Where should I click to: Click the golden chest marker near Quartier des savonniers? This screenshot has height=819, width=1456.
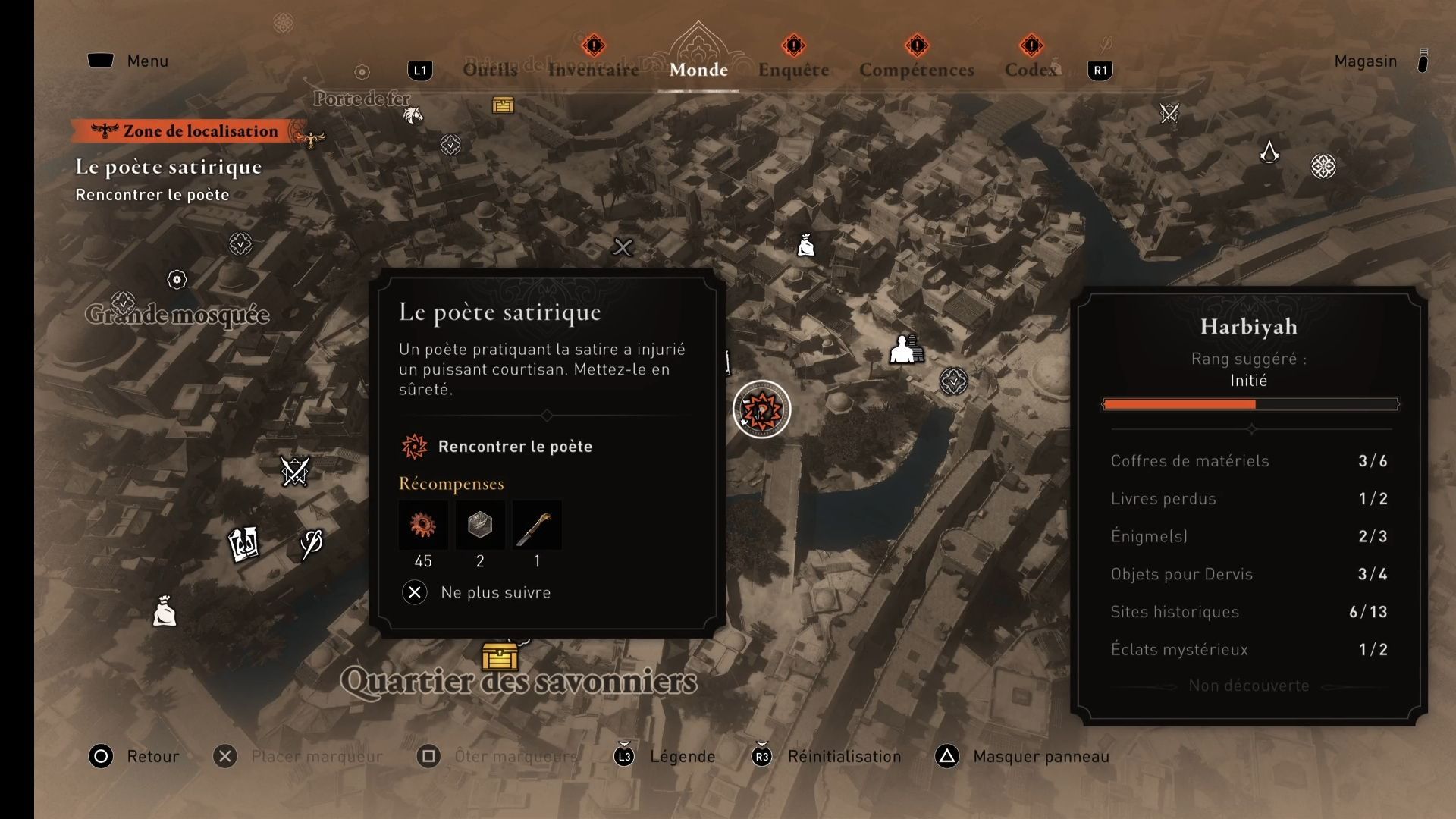click(x=500, y=657)
